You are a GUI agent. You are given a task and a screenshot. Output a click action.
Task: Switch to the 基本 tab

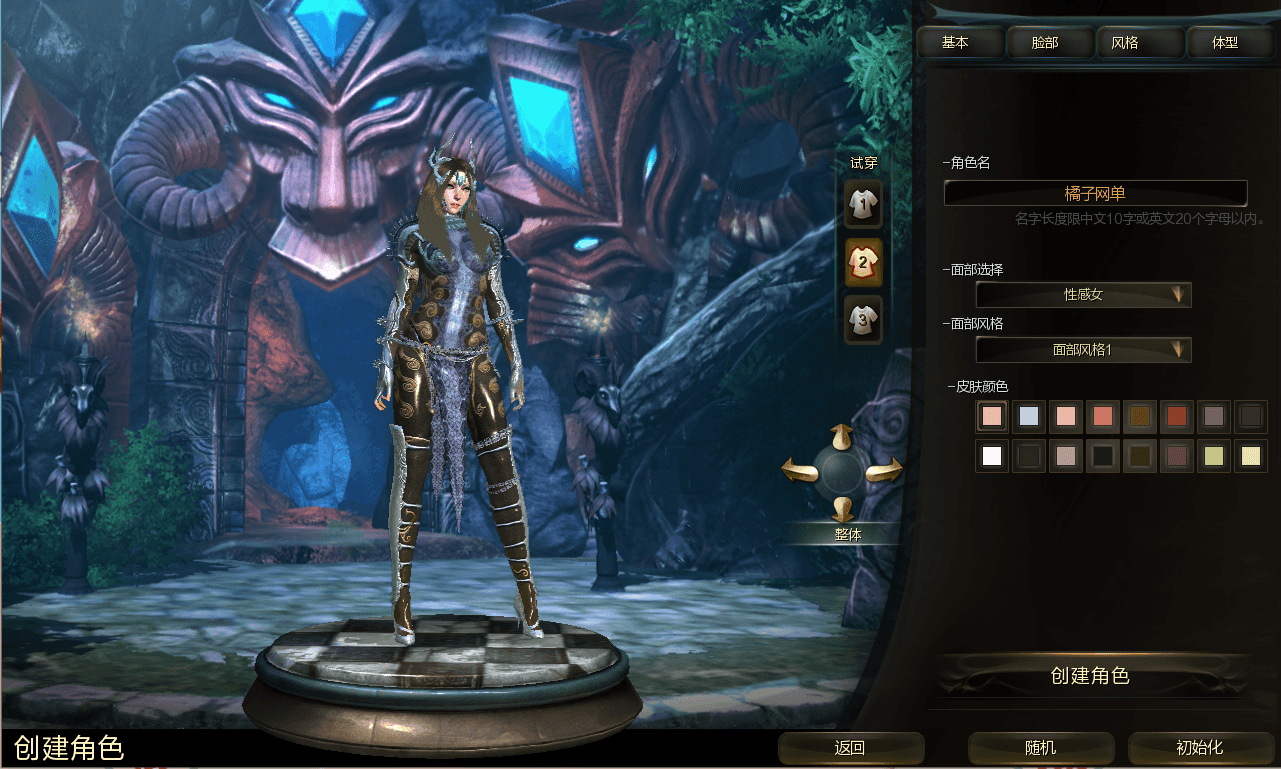957,43
